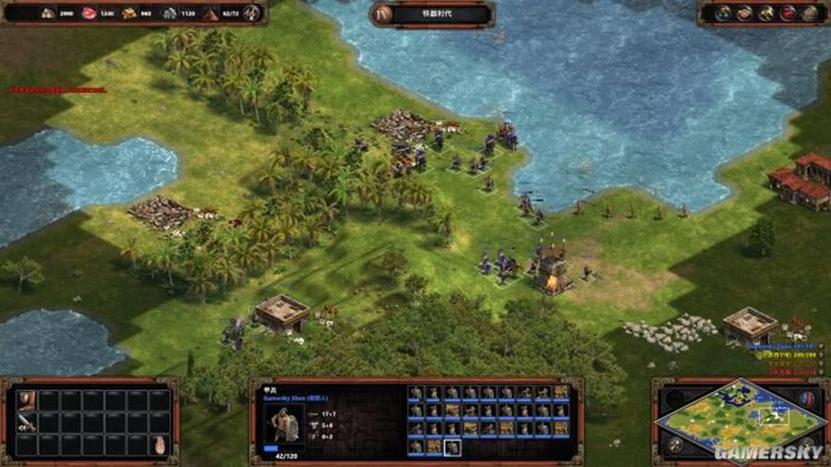The image size is (831, 467).
Task: Activate the shield stance command icon
Action: [x=27, y=400]
